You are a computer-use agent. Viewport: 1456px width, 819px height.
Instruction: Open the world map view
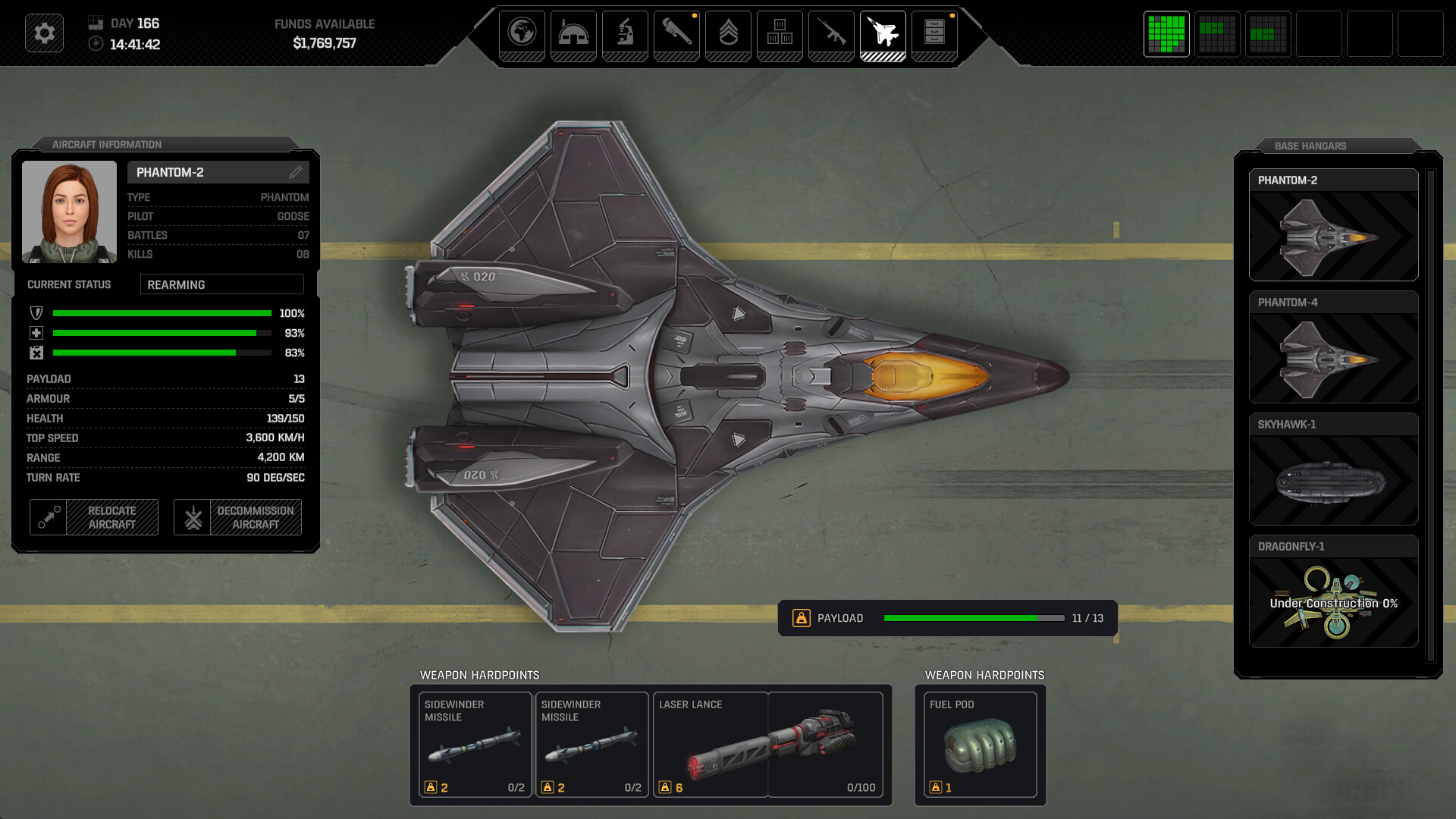[x=523, y=34]
